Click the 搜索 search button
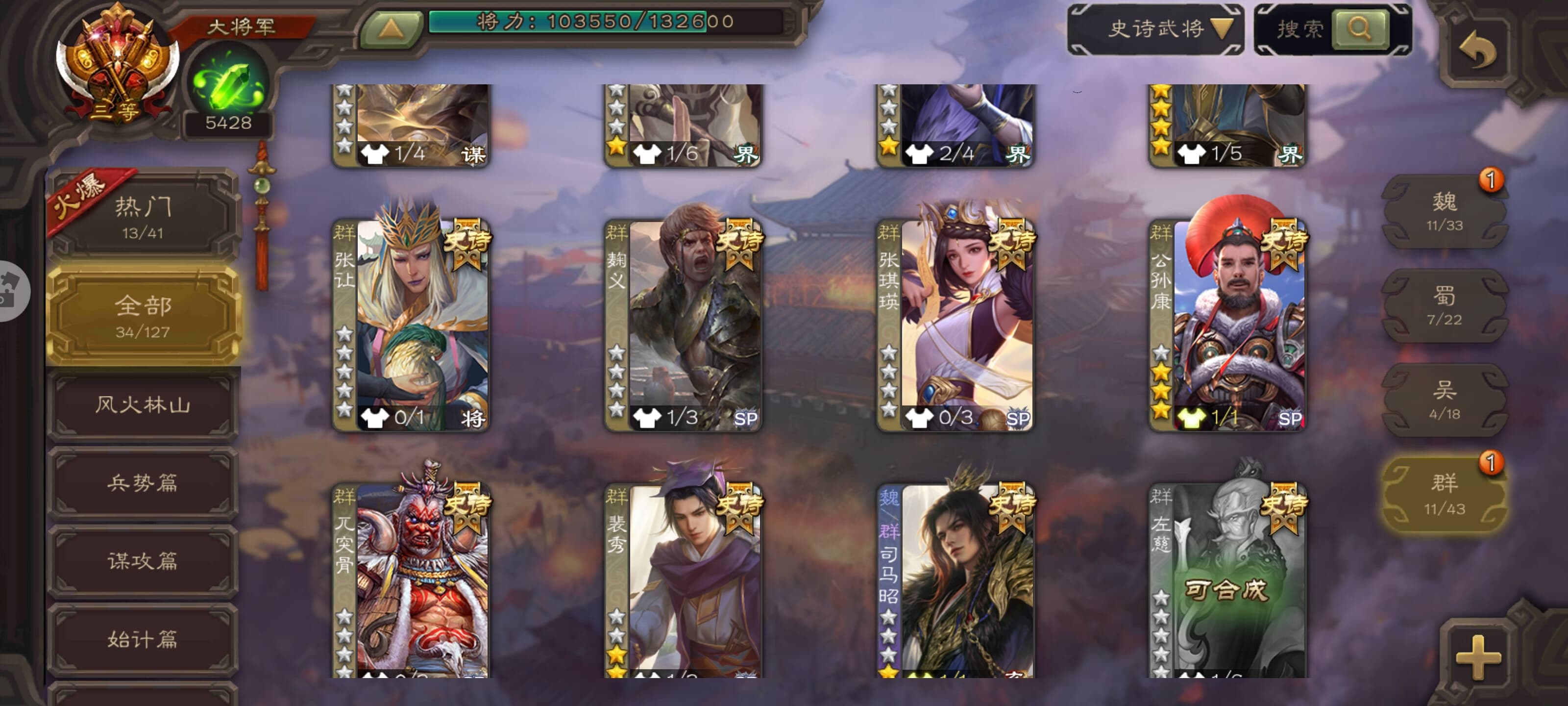This screenshot has height=706, width=1568. click(x=1359, y=28)
